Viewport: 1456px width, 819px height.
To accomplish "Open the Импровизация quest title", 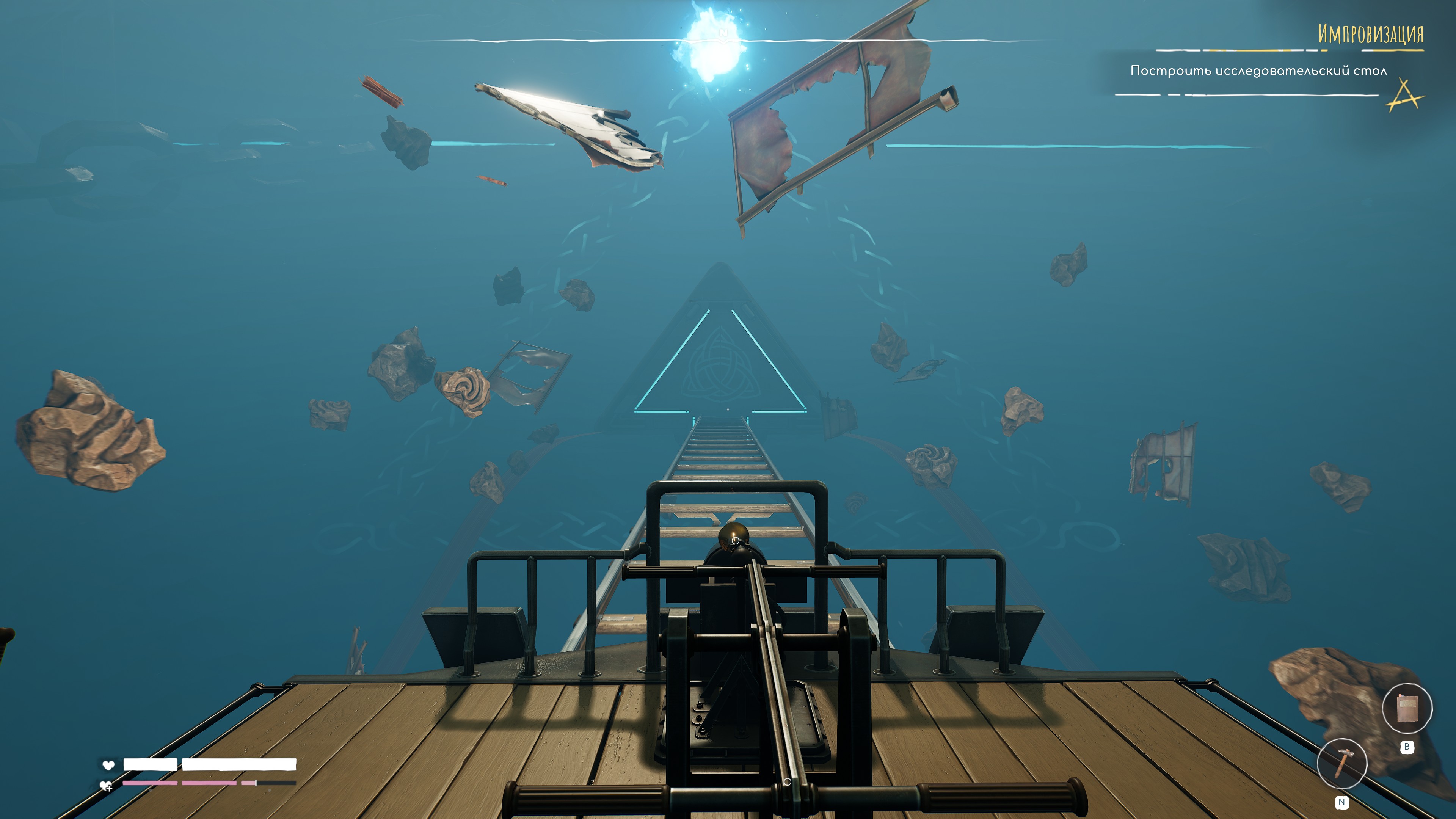I will [x=1370, y=34].
